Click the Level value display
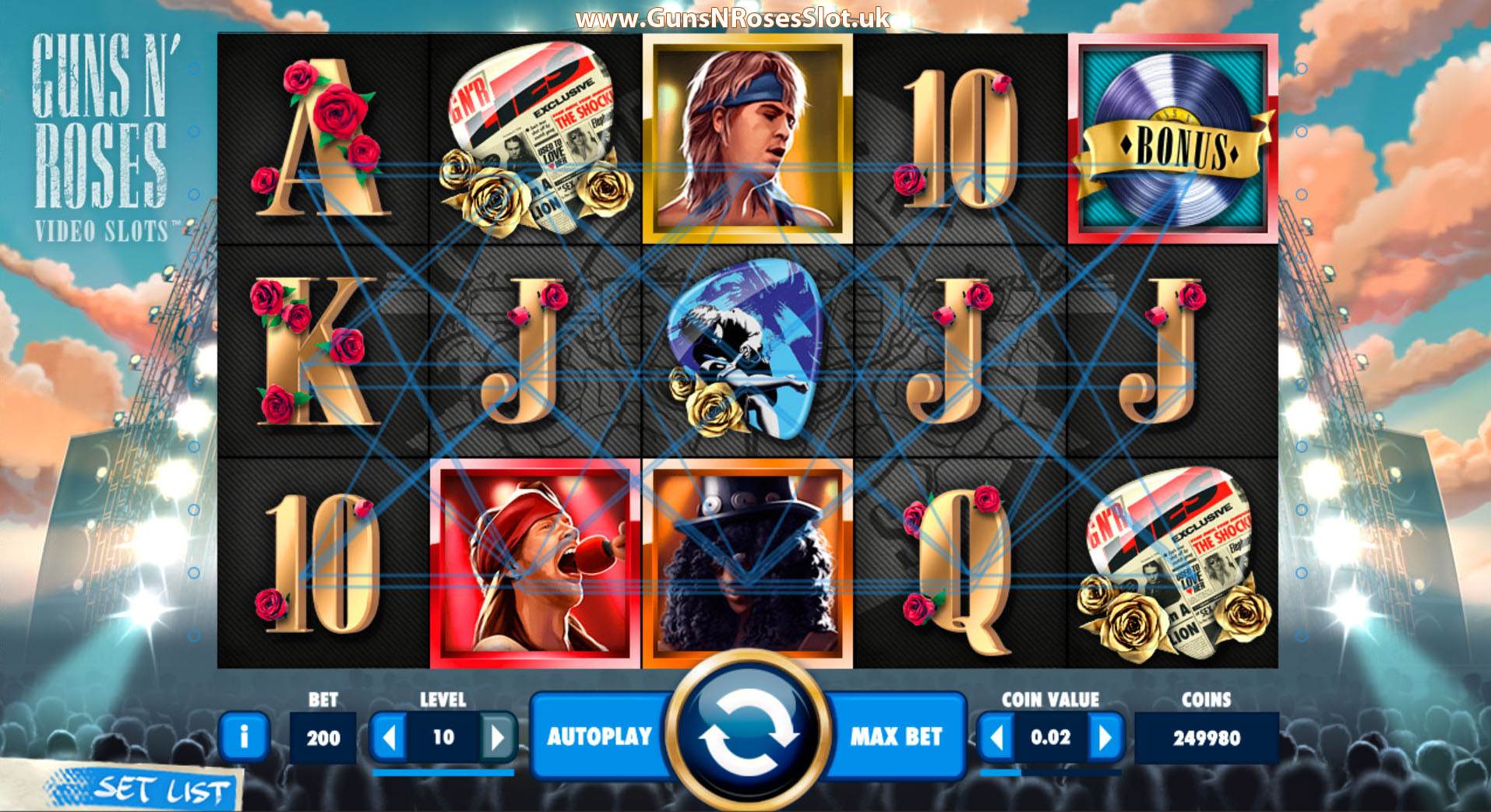1491x812 pixels. 445,736
